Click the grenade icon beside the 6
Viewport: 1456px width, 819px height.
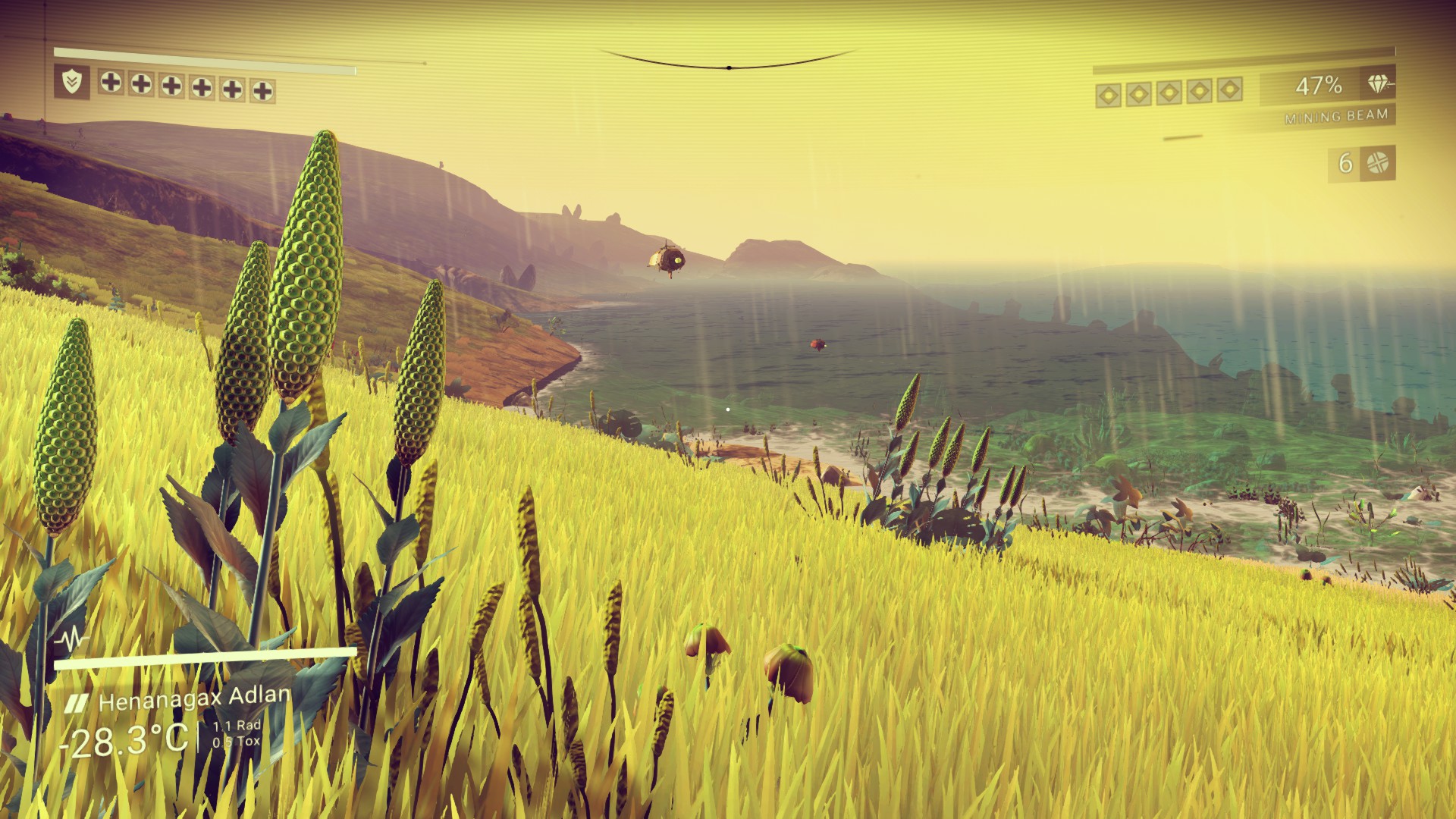[1377, 163]
